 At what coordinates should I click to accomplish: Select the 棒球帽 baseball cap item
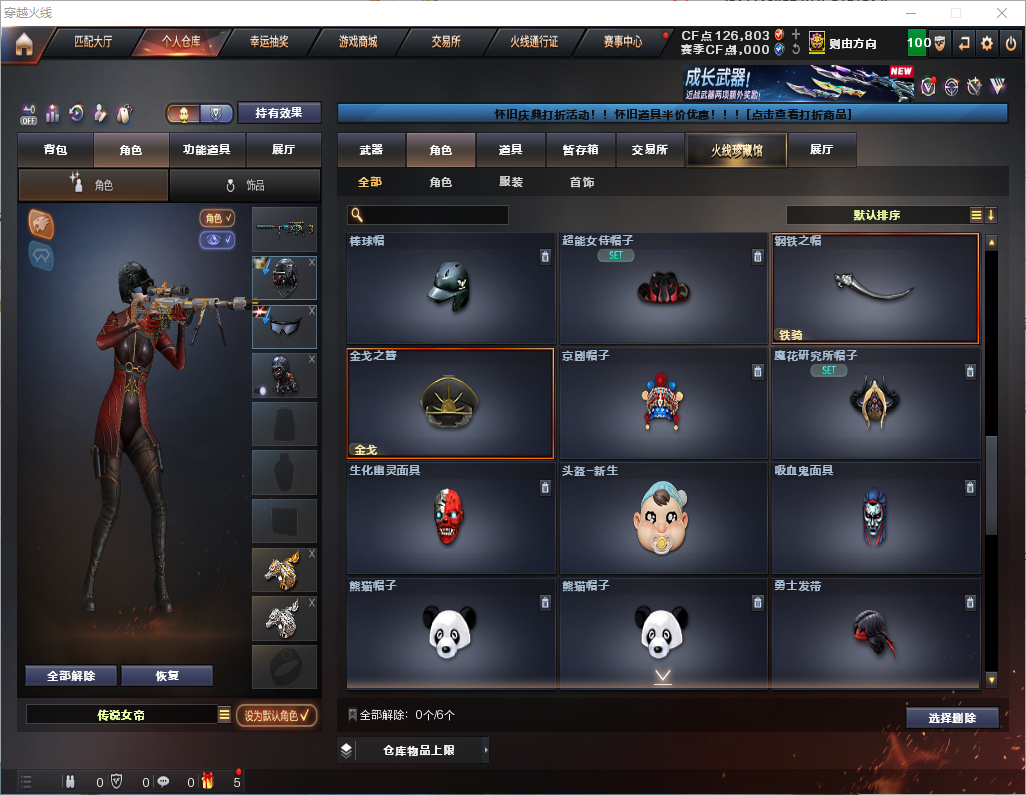450,288
